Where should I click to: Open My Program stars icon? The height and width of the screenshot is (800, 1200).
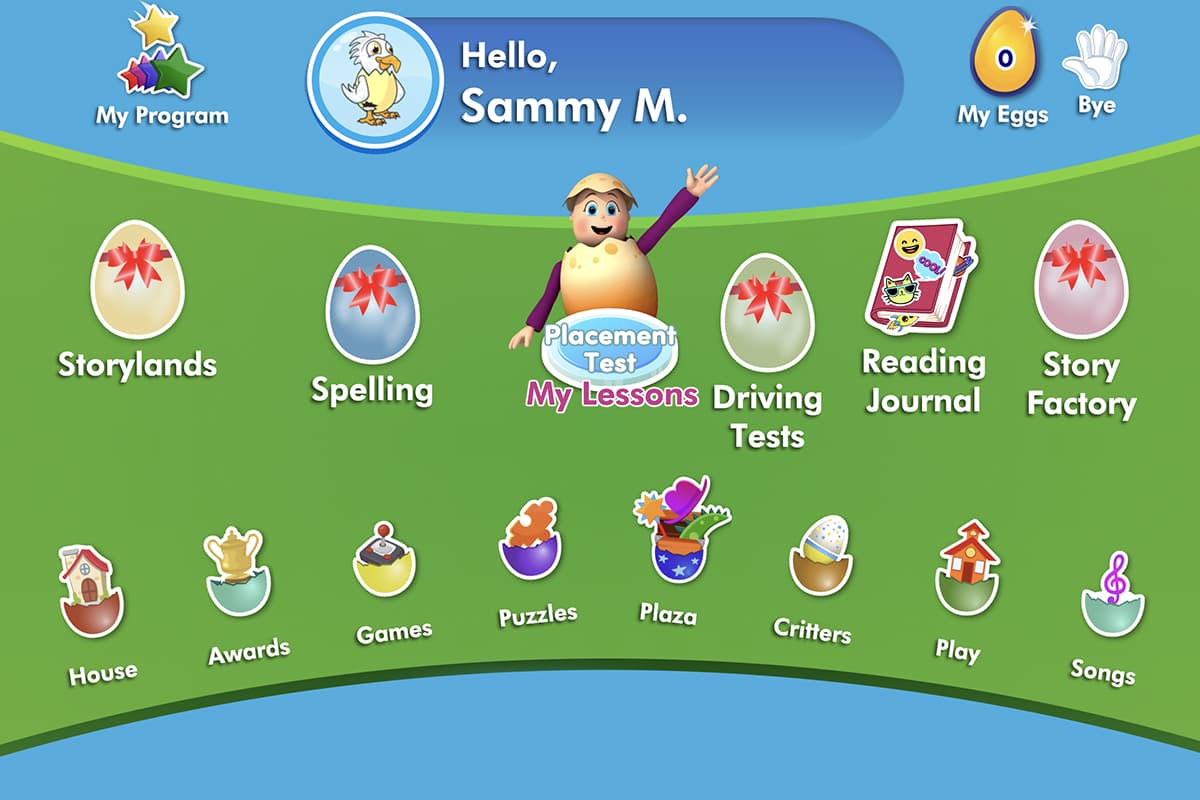pos(160,62)
